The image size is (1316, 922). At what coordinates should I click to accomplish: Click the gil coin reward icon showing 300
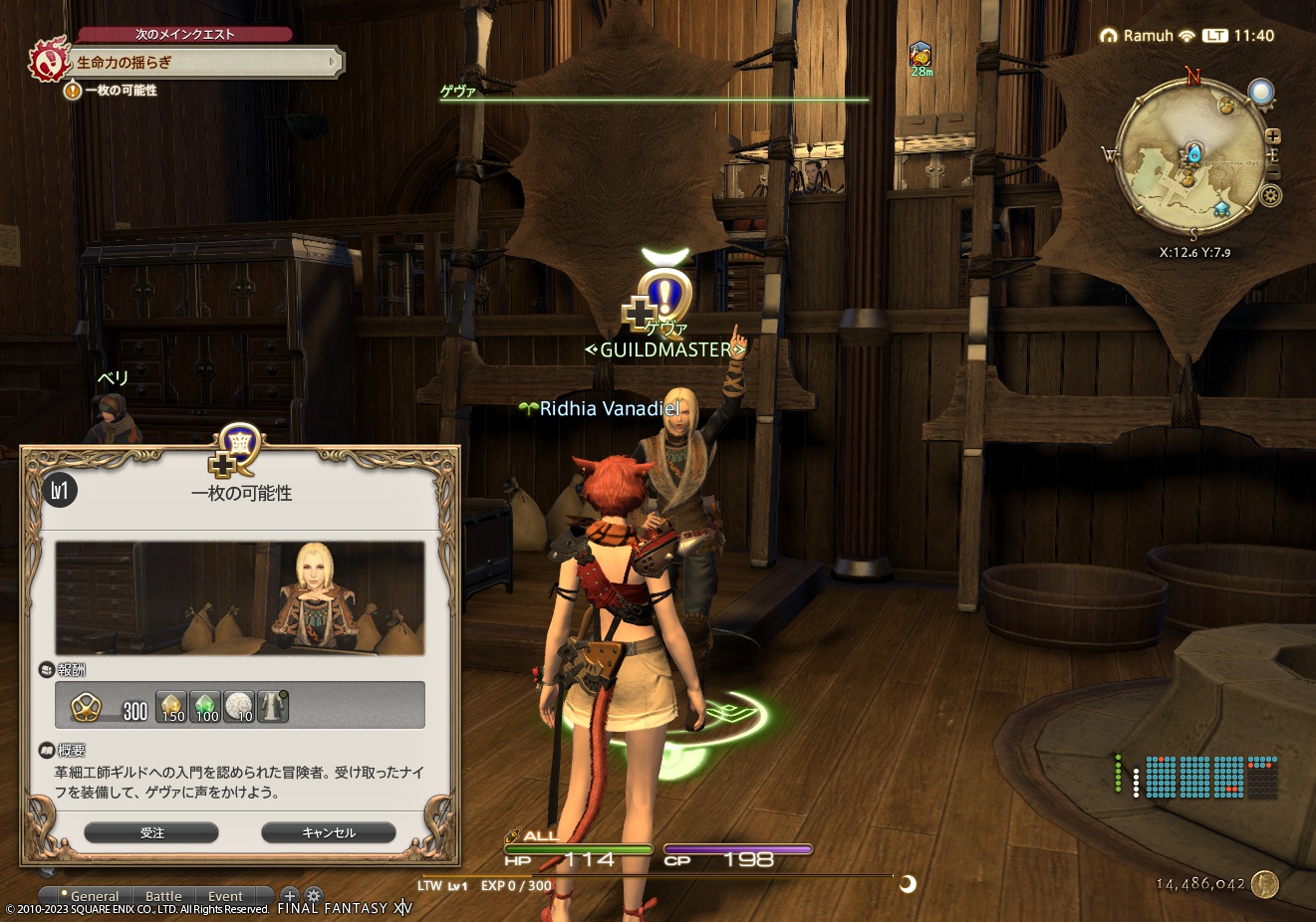[85, 707]
